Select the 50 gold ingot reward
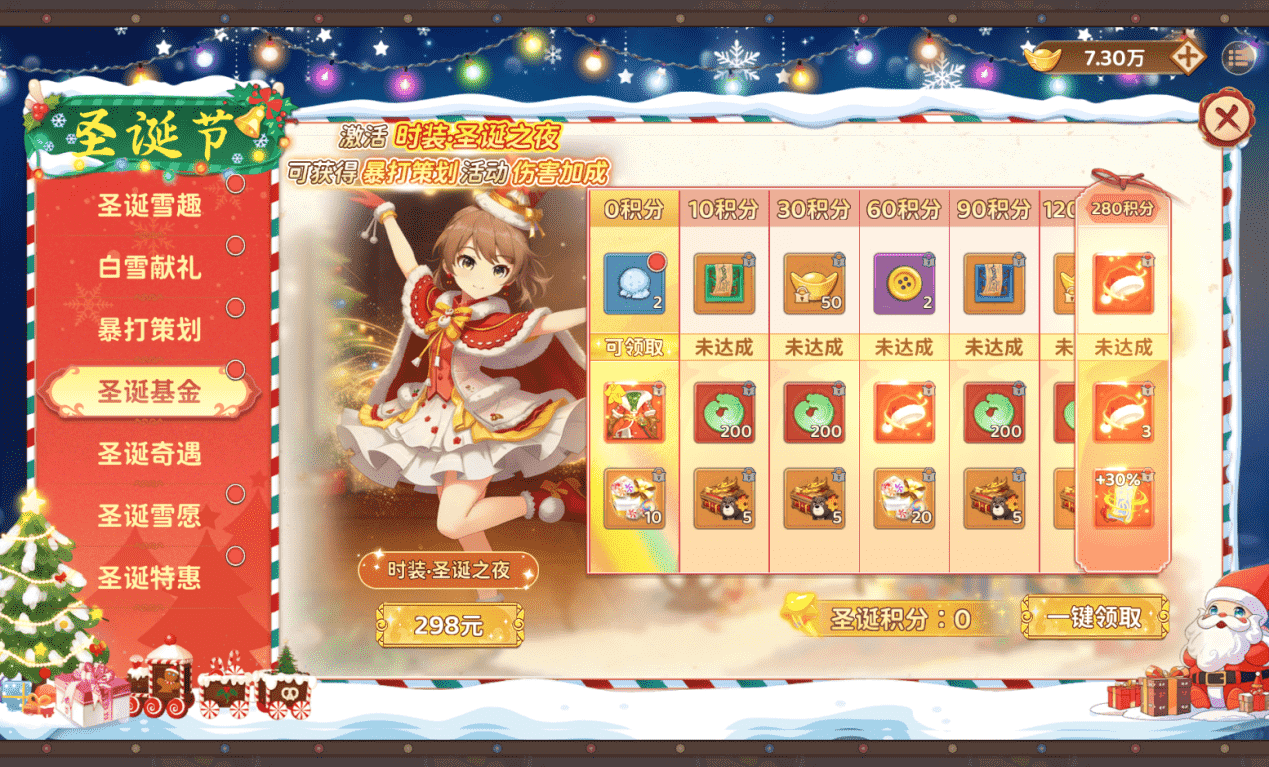The image size is (1269, 767). [x=814, y=284]
